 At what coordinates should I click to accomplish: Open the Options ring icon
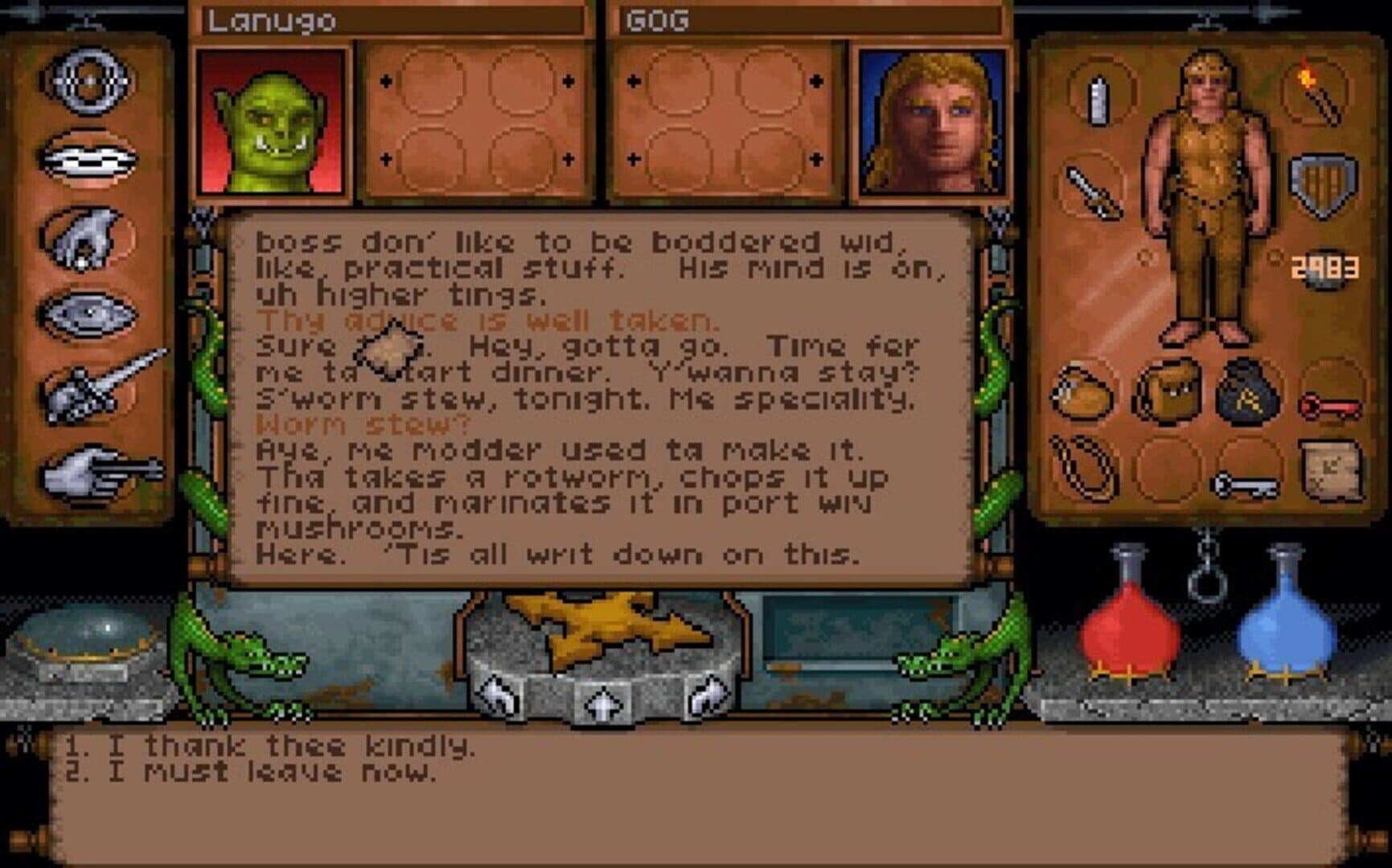[87, 80]
